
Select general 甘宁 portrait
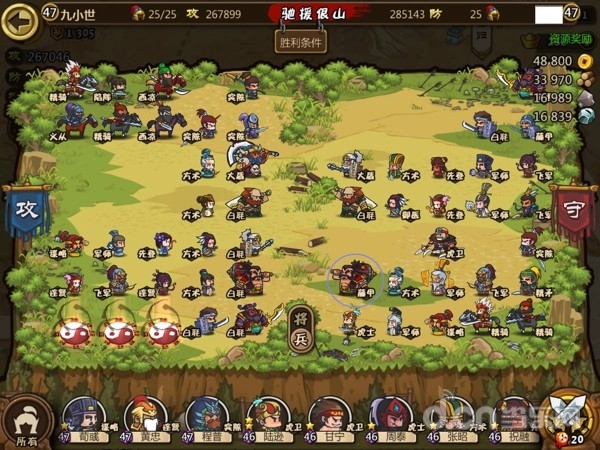pos(328,417)
